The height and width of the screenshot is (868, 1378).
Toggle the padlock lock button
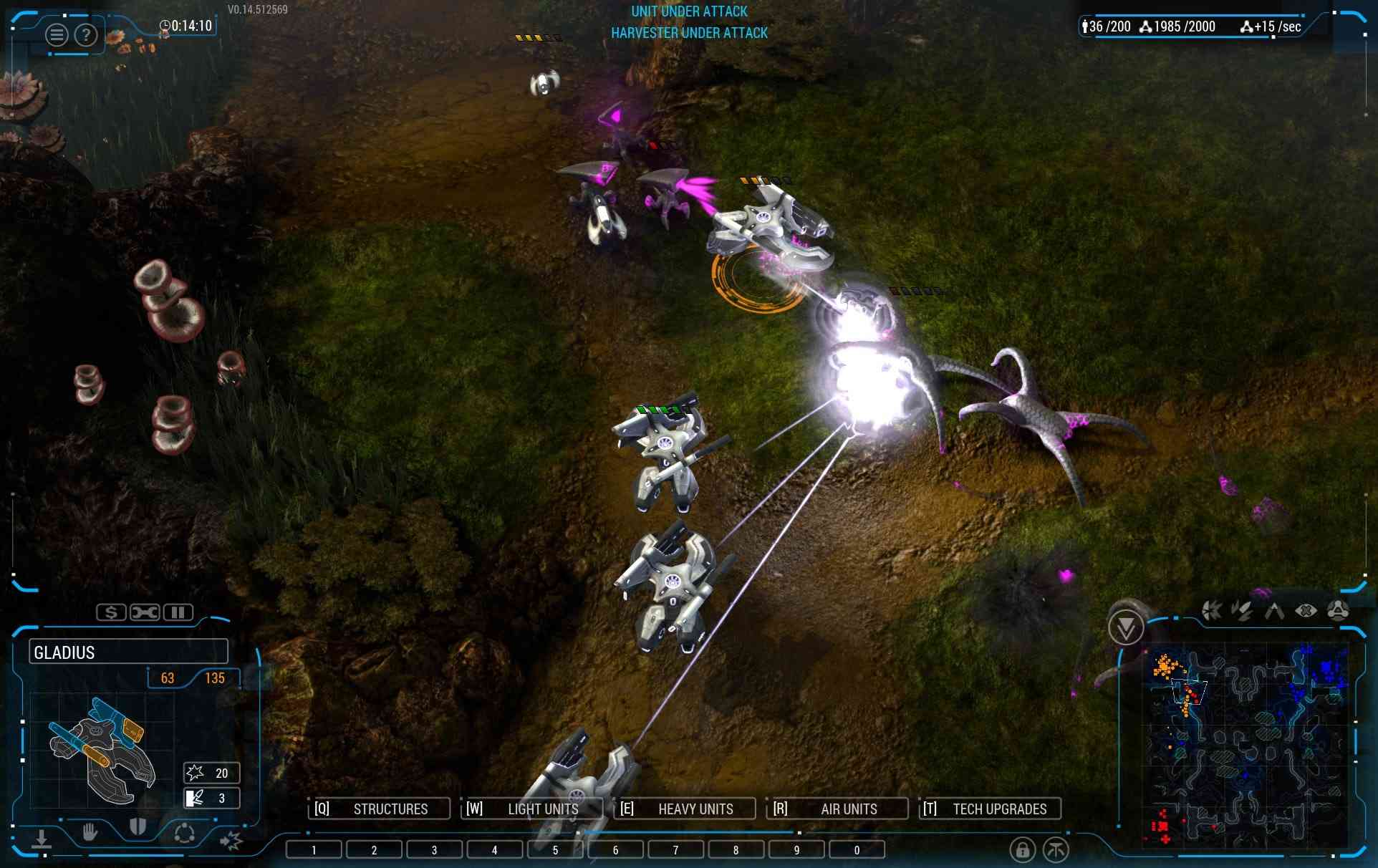tap(1022, 850)
